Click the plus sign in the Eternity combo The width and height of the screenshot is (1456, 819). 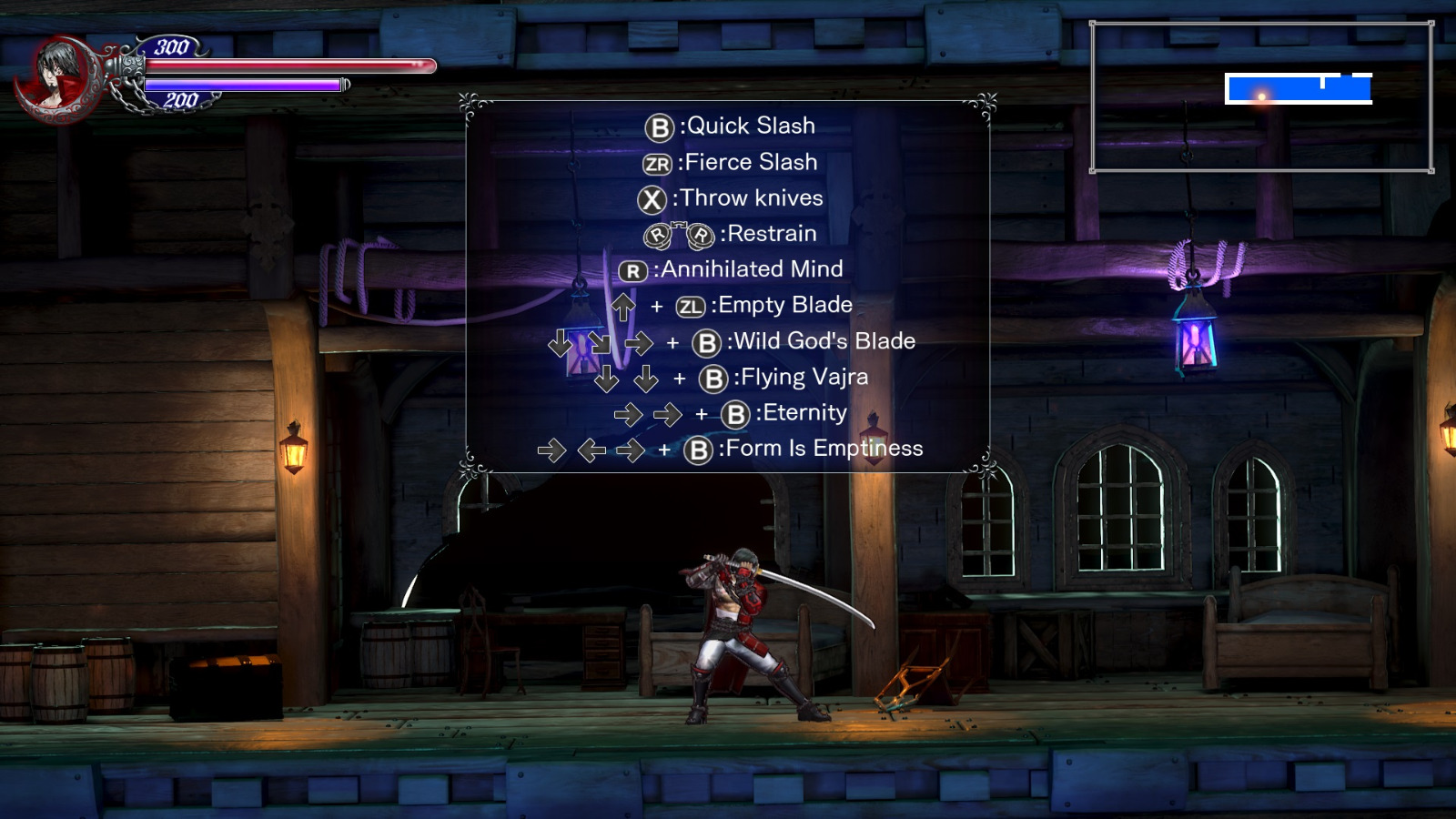(x=702, y=414)
